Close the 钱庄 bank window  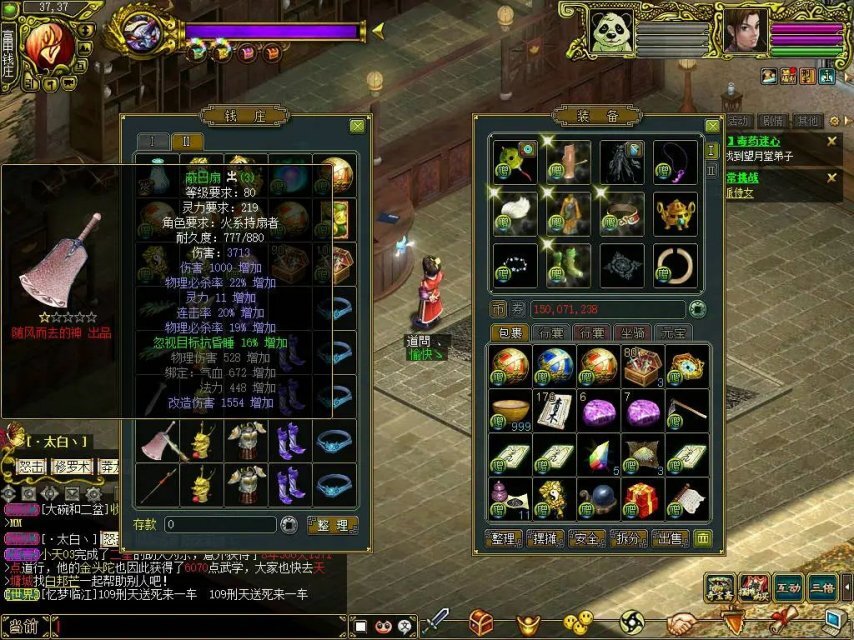[x=357, y=127]
